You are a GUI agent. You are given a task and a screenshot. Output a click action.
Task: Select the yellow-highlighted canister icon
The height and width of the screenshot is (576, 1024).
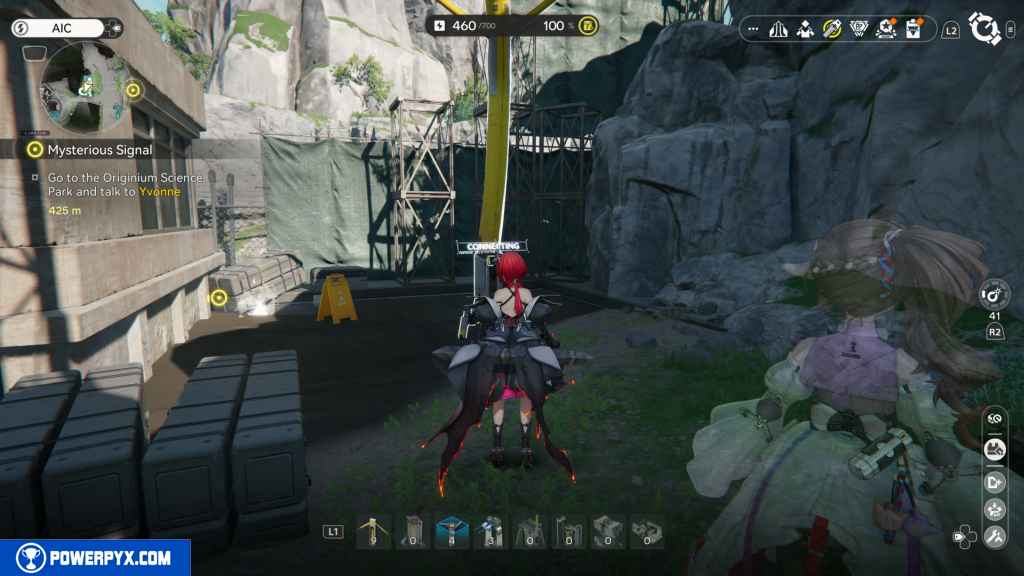(x=832, y=29)
